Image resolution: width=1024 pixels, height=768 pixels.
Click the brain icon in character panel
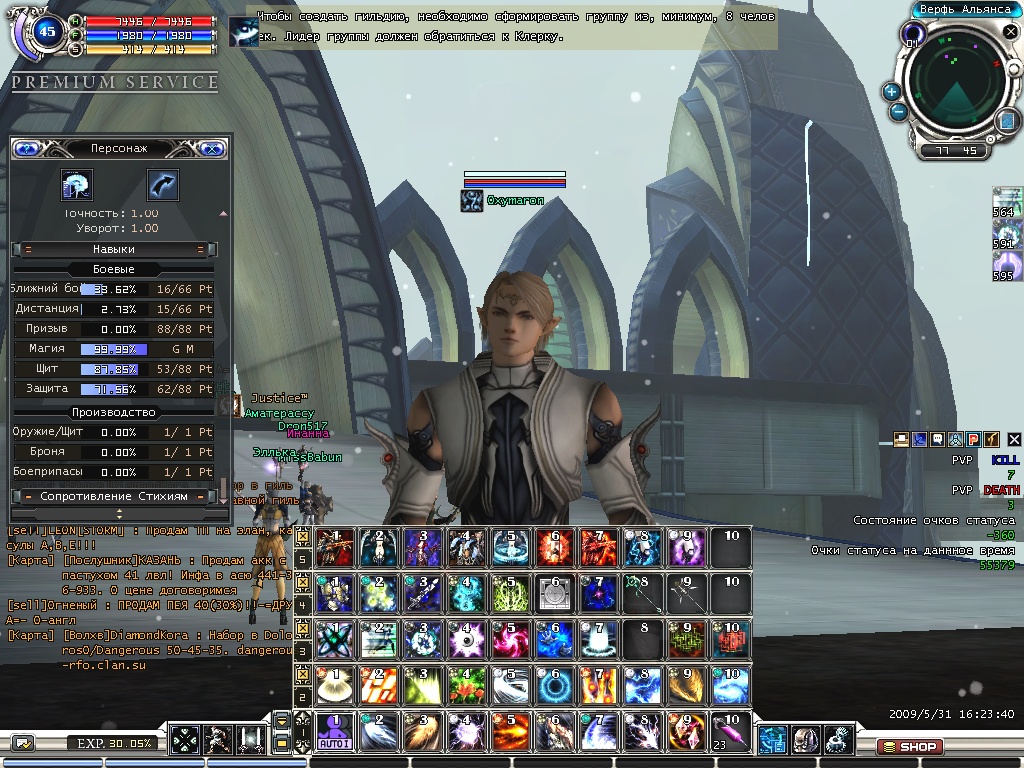tap(76, 185)
